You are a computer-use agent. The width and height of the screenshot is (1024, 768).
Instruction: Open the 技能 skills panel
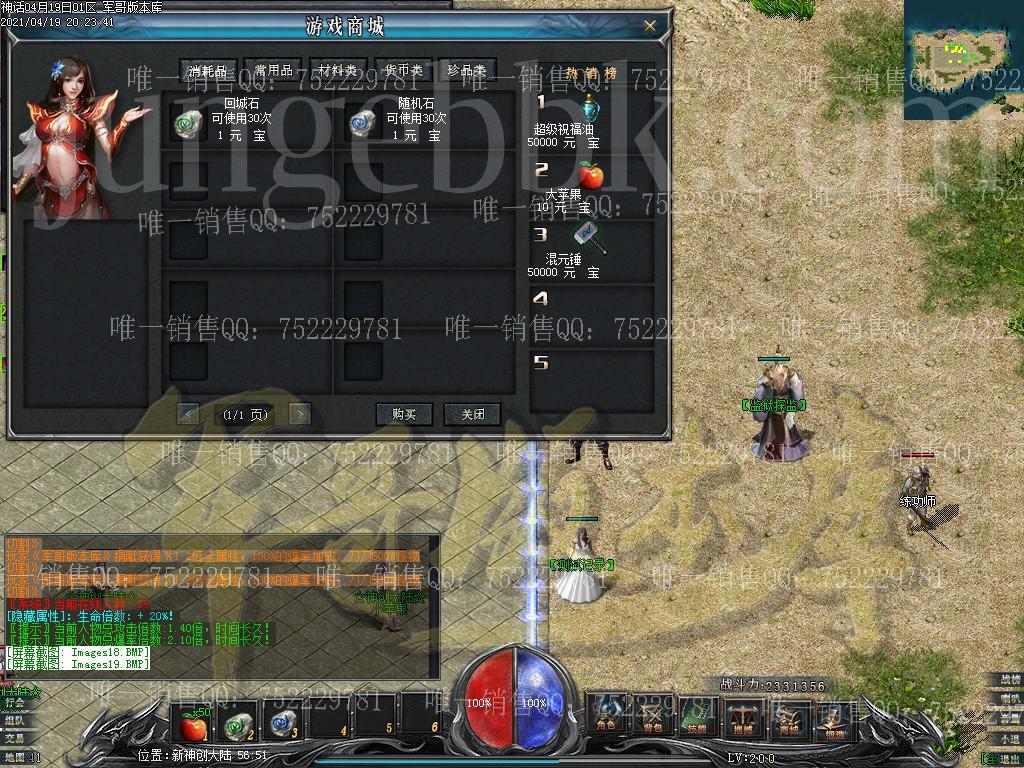tap(696, 715)
